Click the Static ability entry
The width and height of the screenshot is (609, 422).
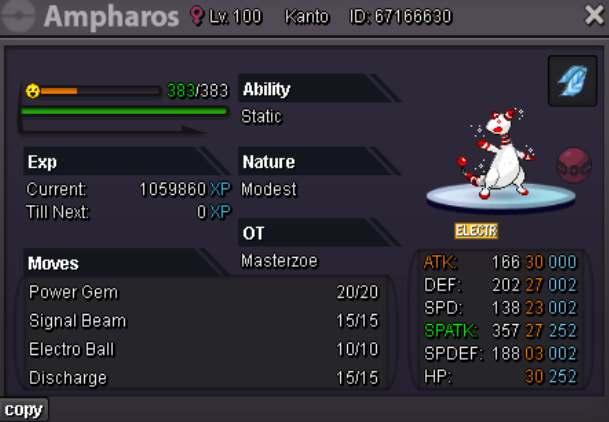coord(262,116)
